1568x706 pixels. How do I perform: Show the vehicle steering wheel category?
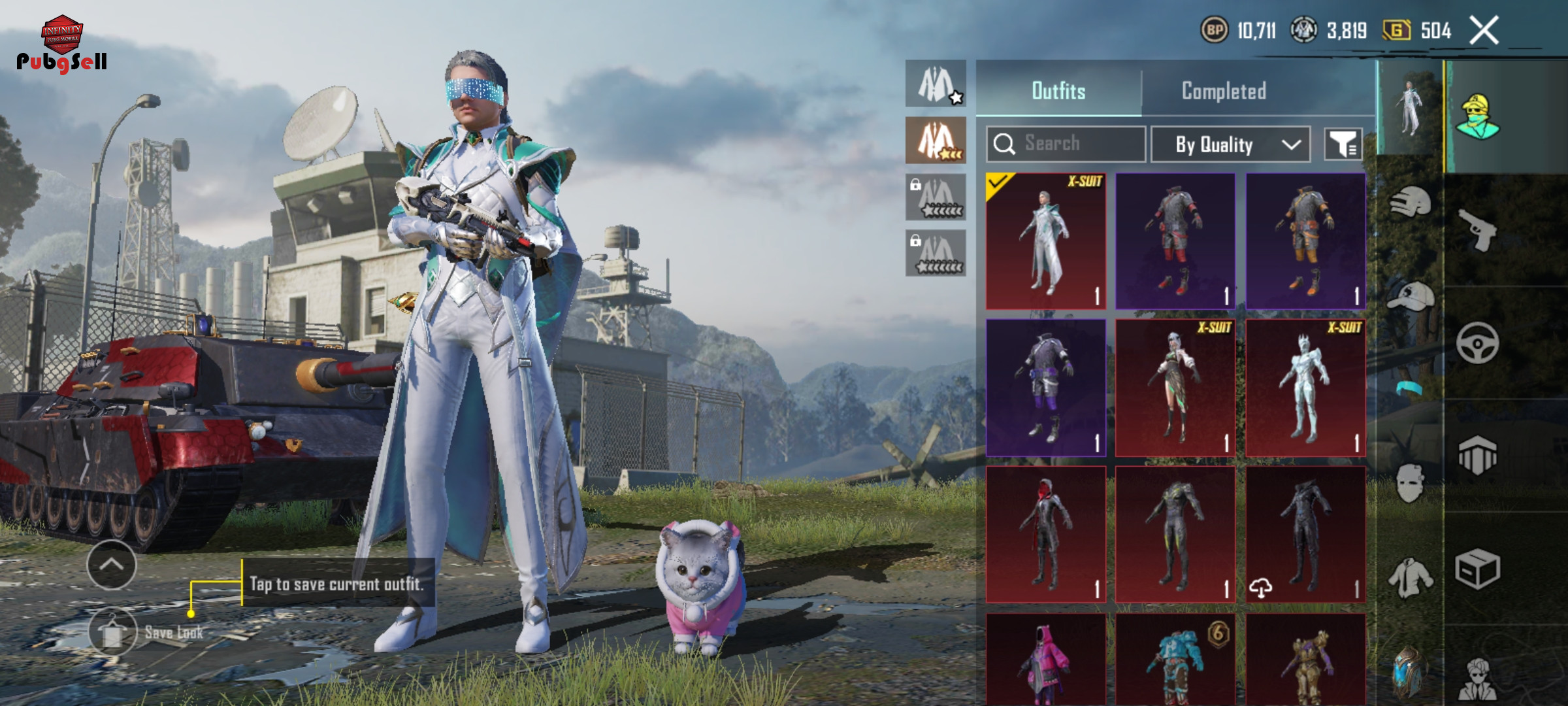(x=1477, y=343)
